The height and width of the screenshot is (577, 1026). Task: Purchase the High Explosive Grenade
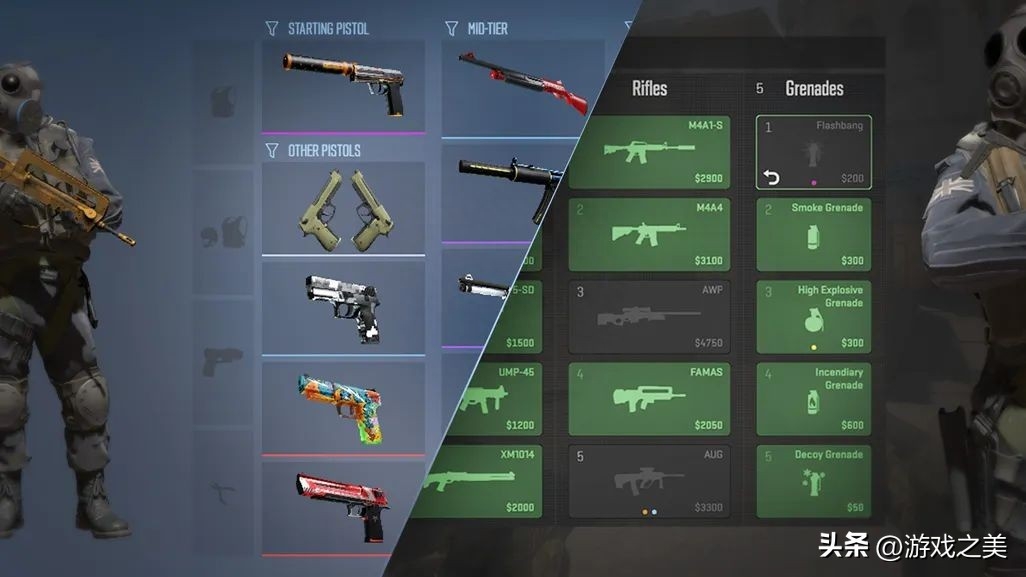[x=813, y=316]
